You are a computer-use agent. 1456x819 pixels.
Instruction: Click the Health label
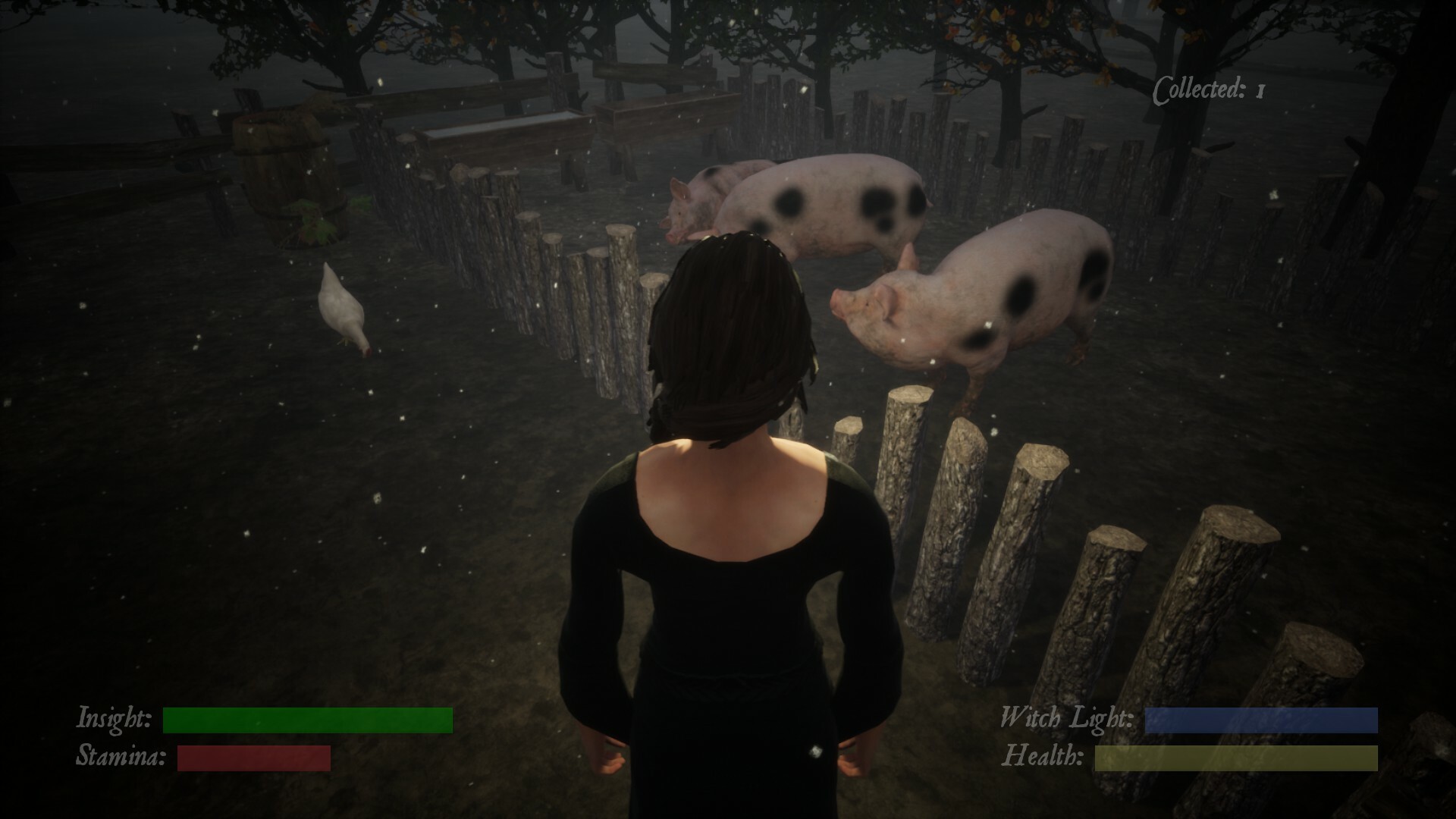pos(1045,756)
